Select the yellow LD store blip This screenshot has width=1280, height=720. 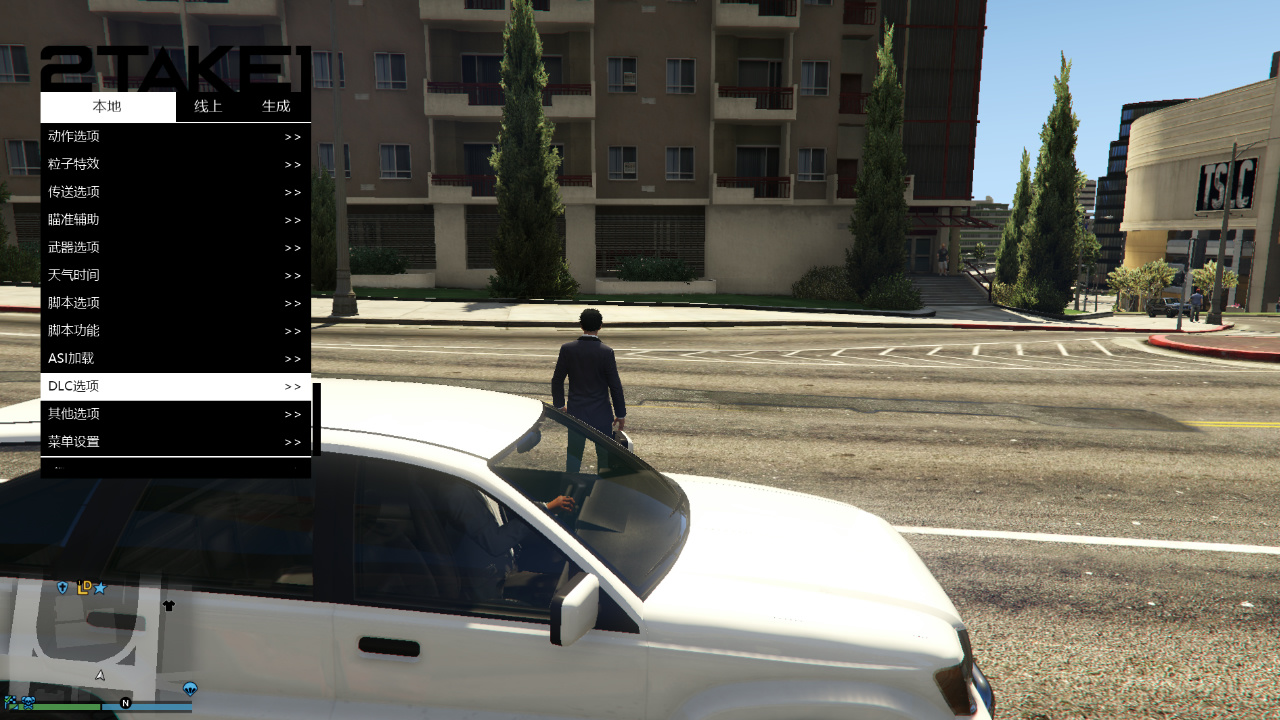click(x=84, y=587)
